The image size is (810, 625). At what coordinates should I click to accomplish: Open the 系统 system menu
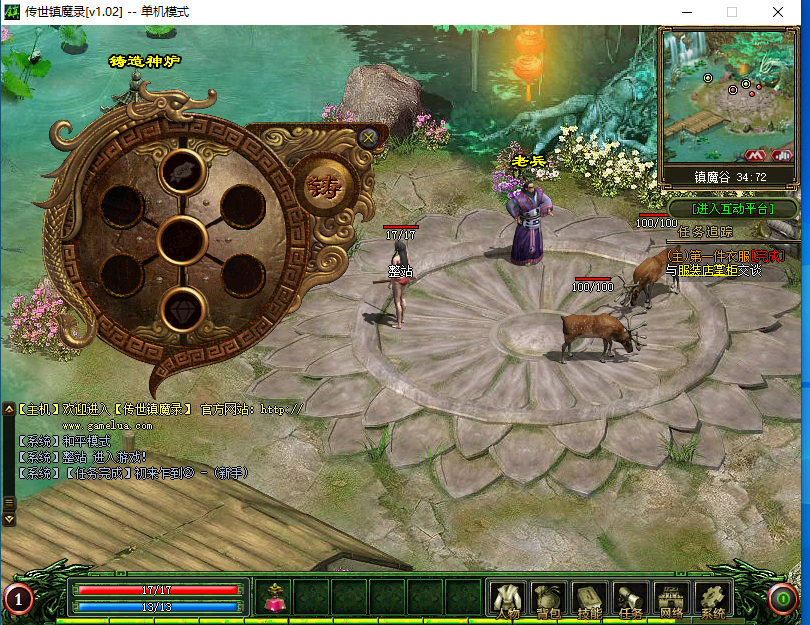[x=713, y=599]
